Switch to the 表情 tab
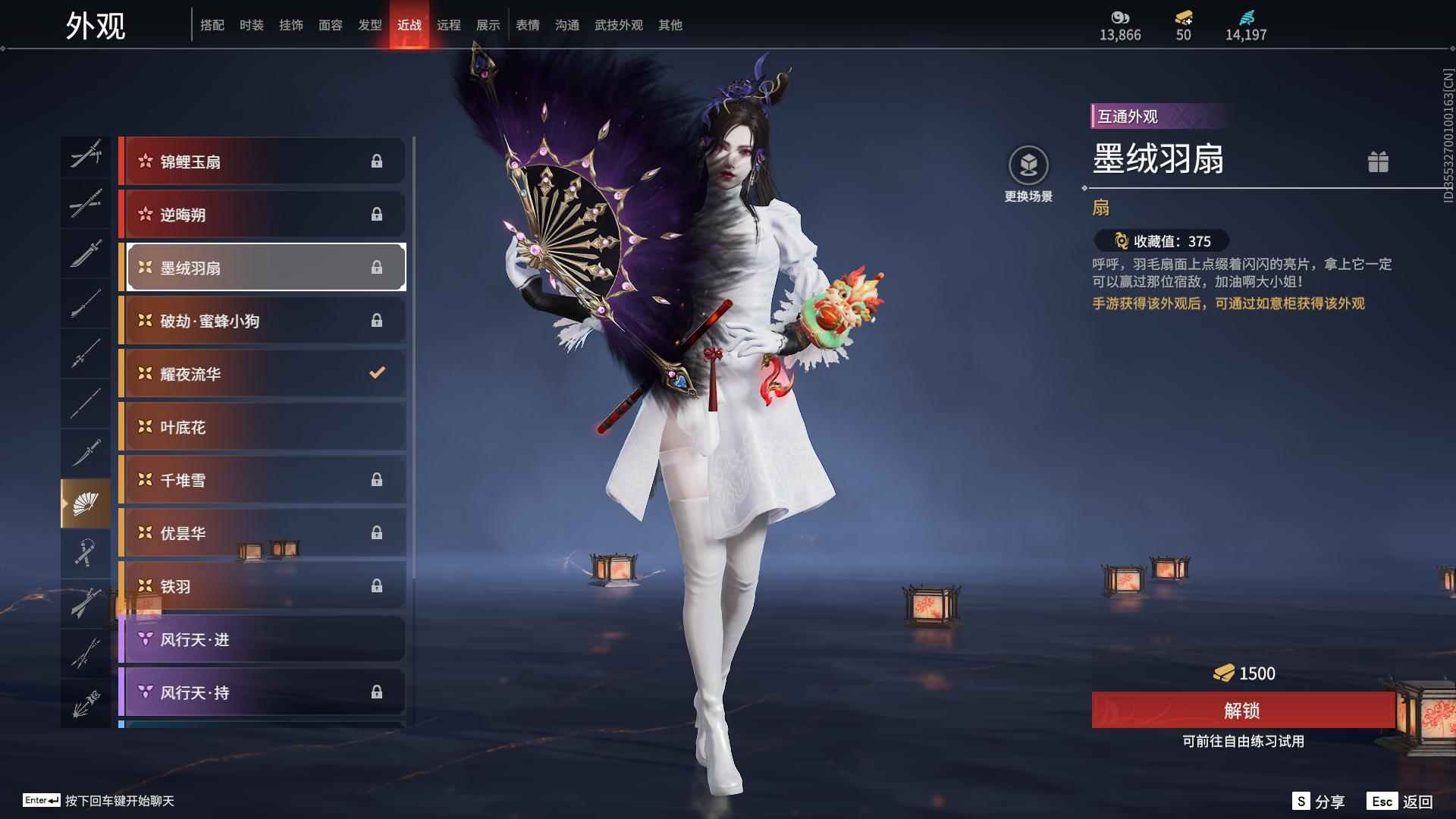 [527, 24]
